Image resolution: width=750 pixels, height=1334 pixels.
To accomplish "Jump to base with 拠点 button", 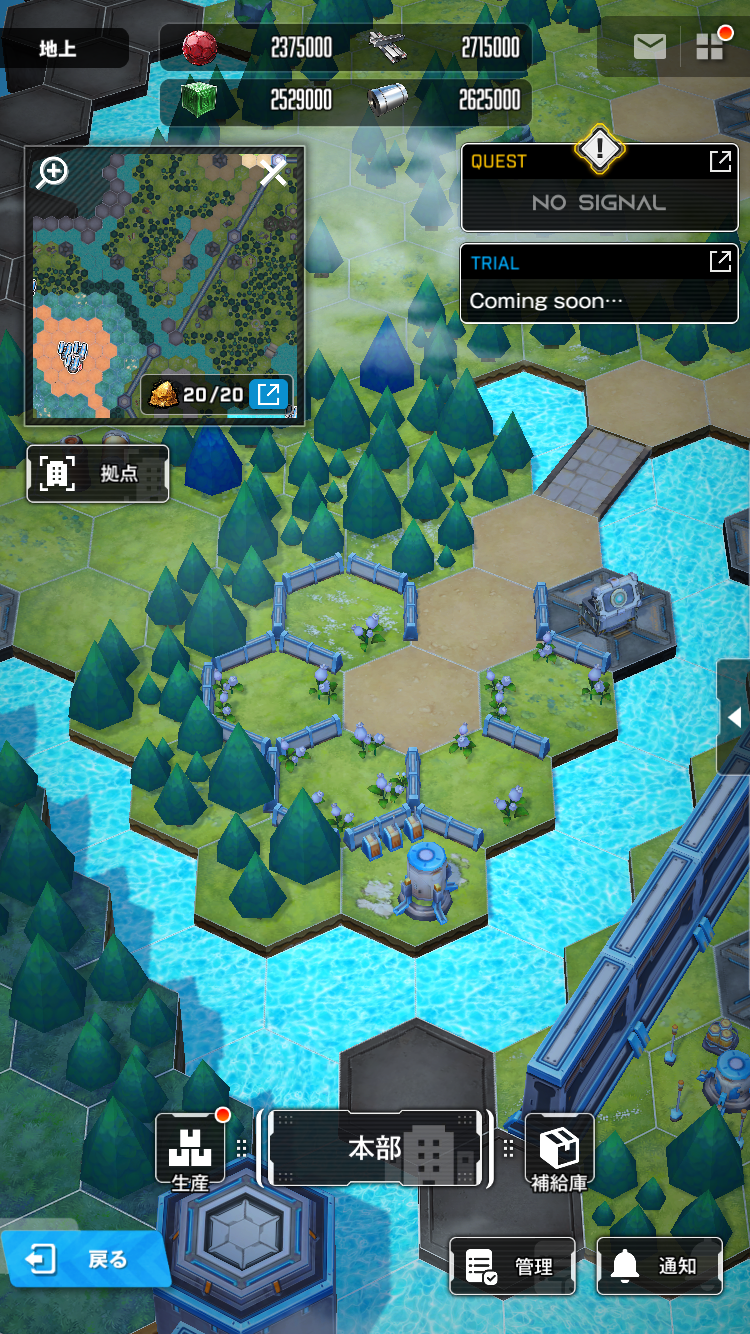I will tap(98, 474).
